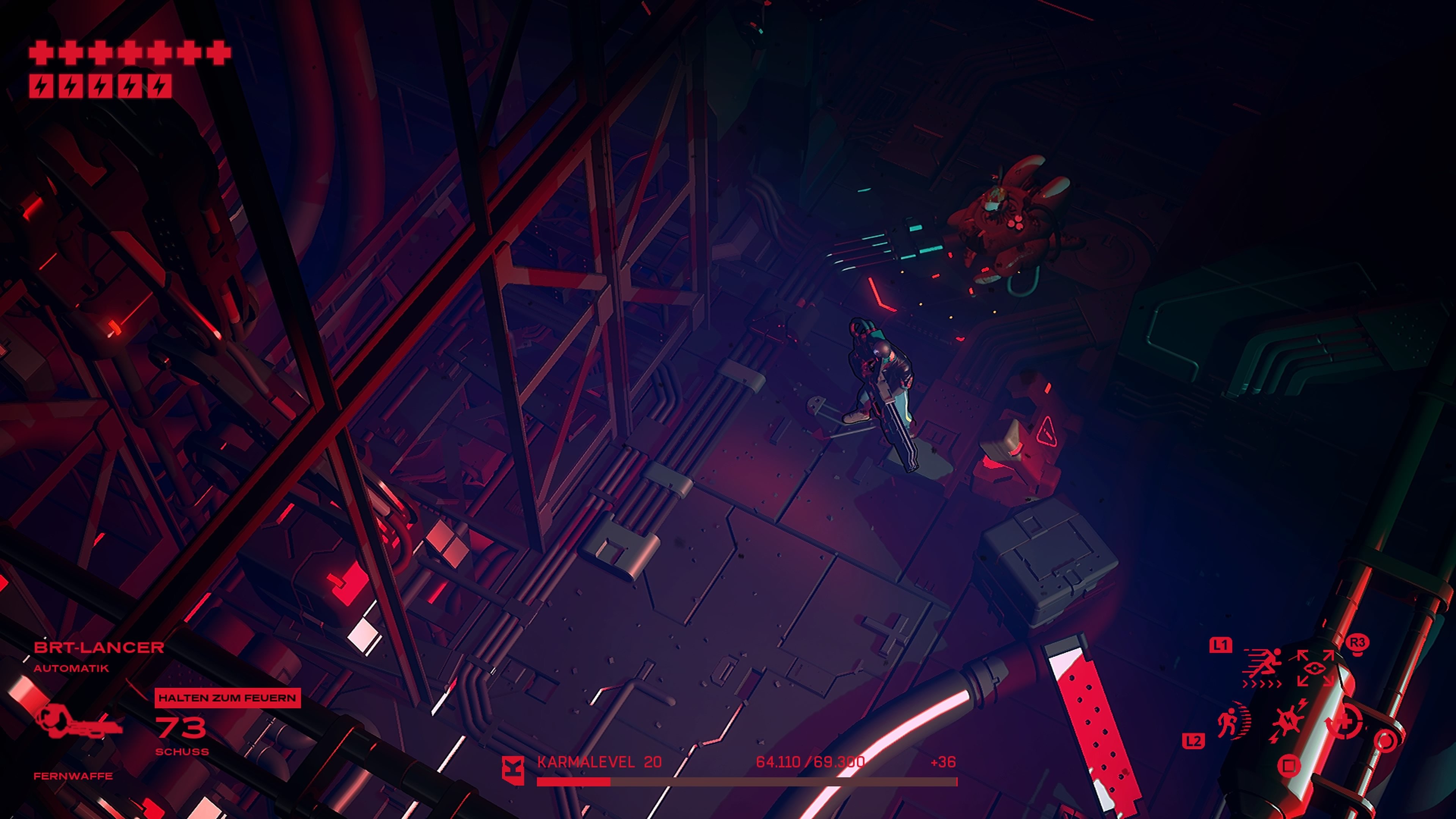Expand the L1 ability prompt

(1220, 645)
